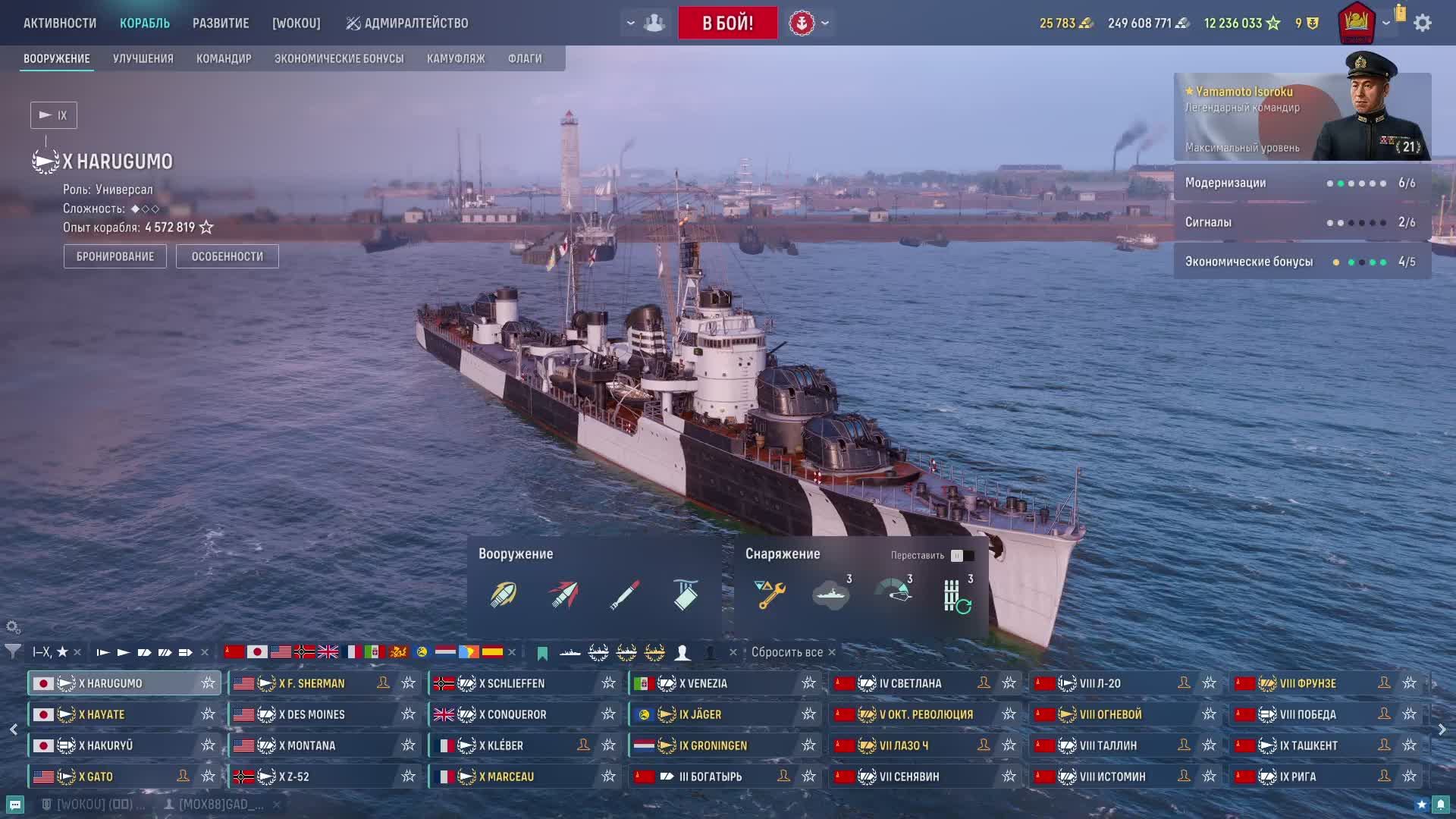Open commander Yamamoto Isoroku card
Viewport: 1456px width, 819px height.
(x=1302, y=117)
